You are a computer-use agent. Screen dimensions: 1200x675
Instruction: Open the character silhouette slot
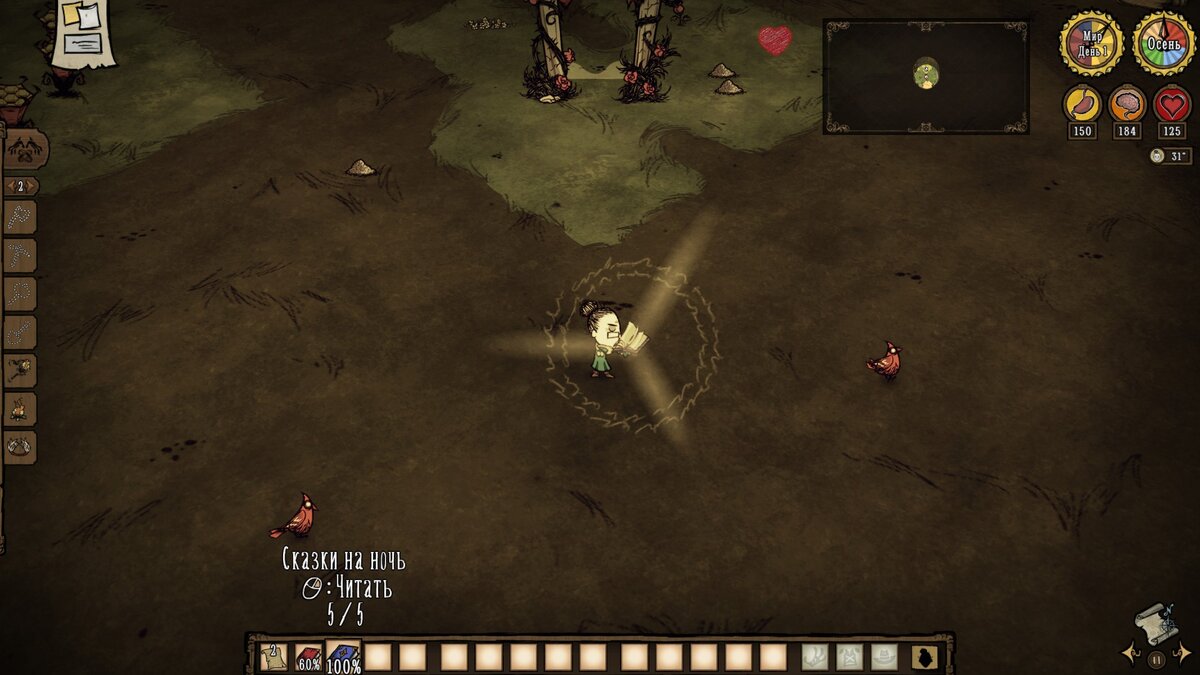(925, 657)
